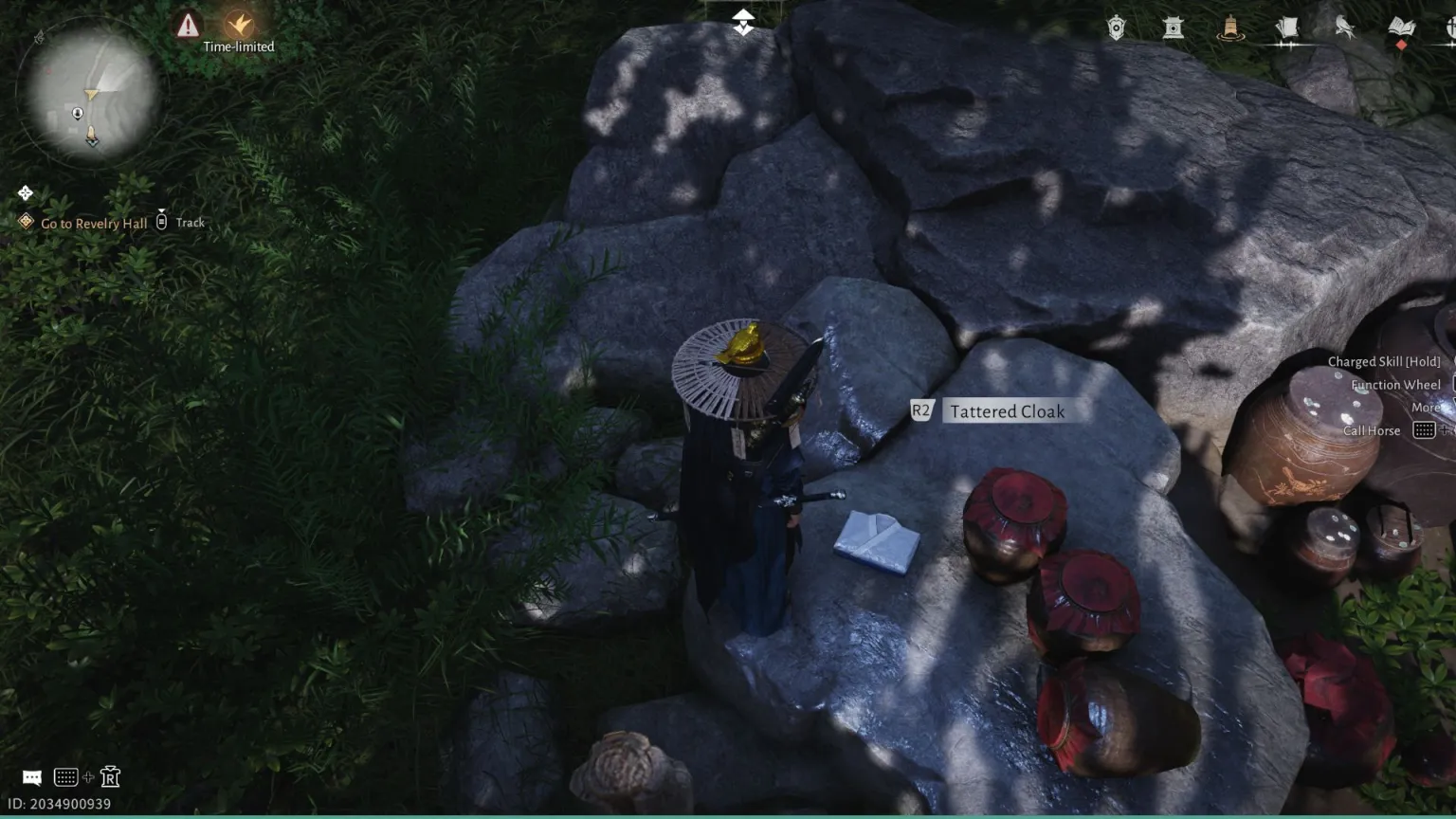The height and width of the screenshot is (819, 1456).
Task: Click the red warning triangle icon
Action: pyautogui.click(x=188, y=25)
